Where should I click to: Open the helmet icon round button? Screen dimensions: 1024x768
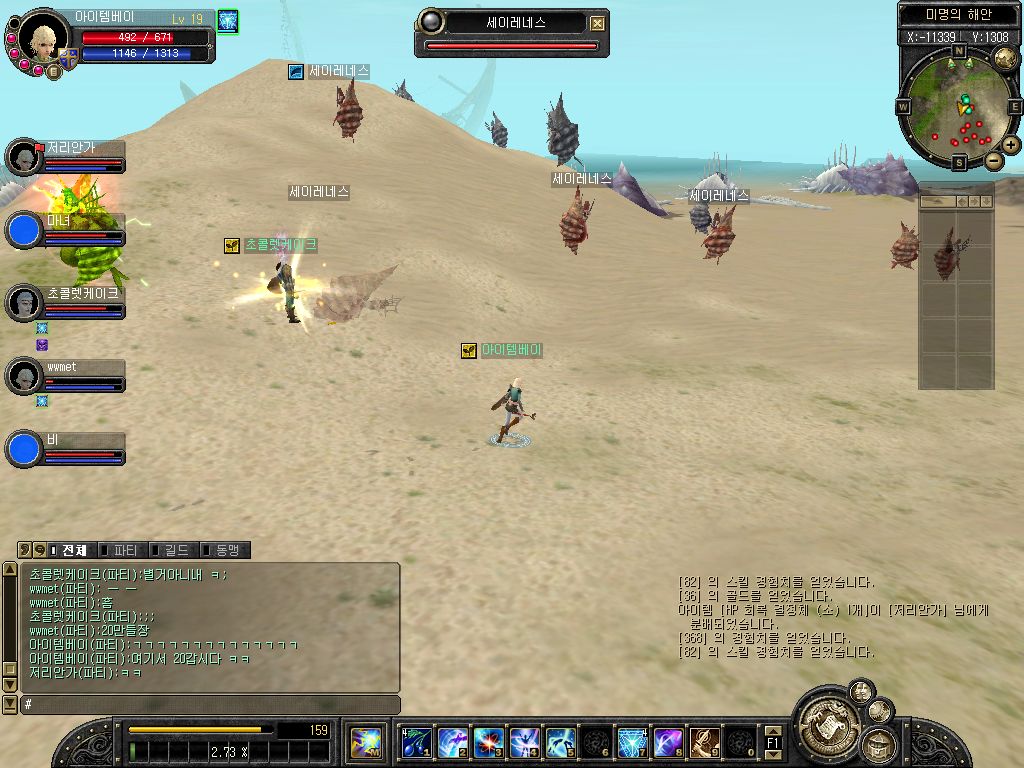pos(877,744)
